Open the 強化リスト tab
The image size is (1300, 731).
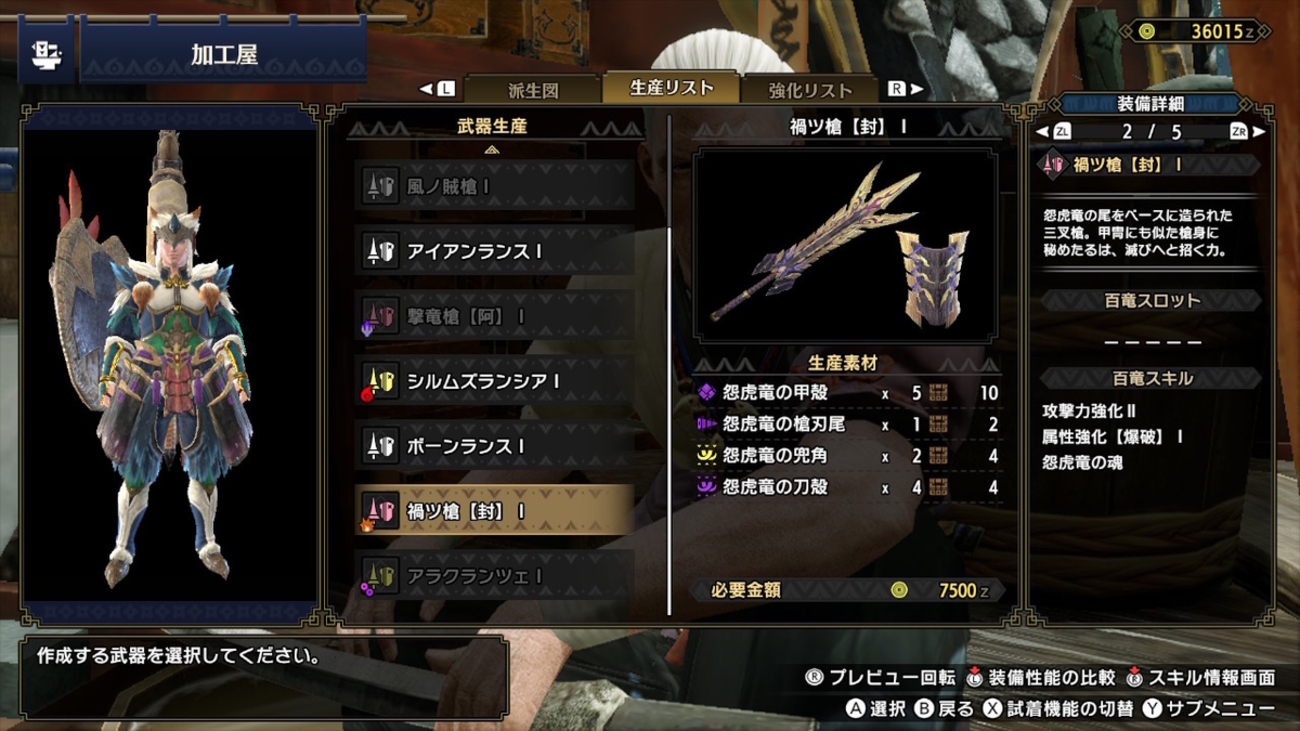pos(810,90)
